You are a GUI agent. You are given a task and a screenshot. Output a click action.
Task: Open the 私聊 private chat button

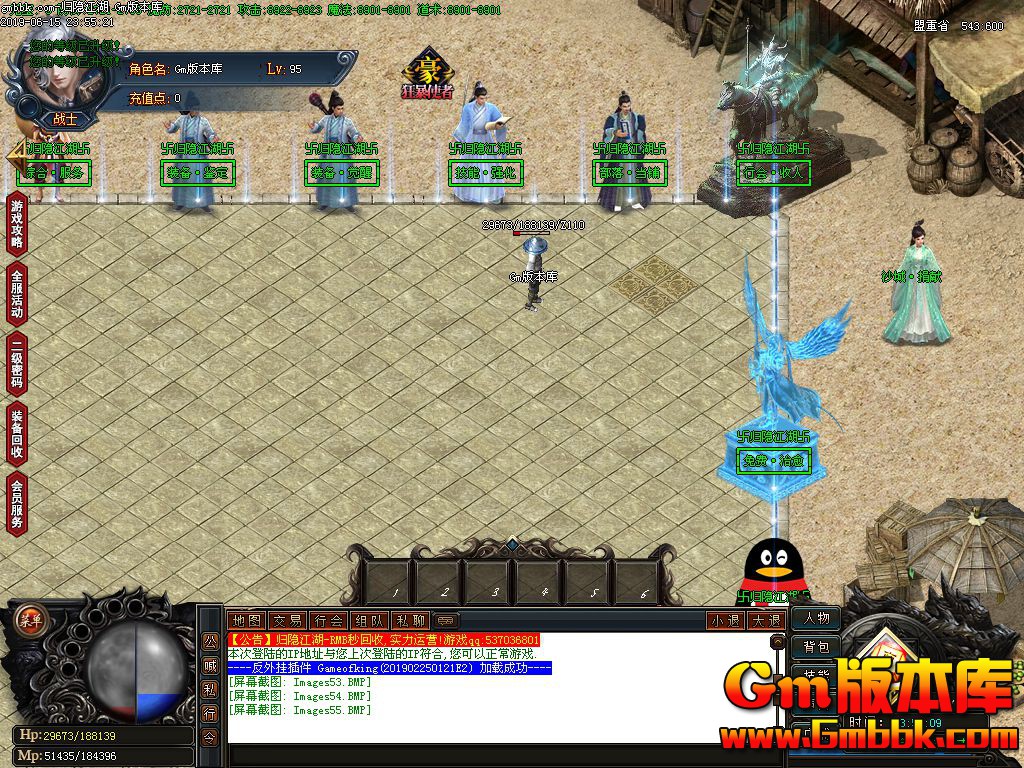coord(410,620)
